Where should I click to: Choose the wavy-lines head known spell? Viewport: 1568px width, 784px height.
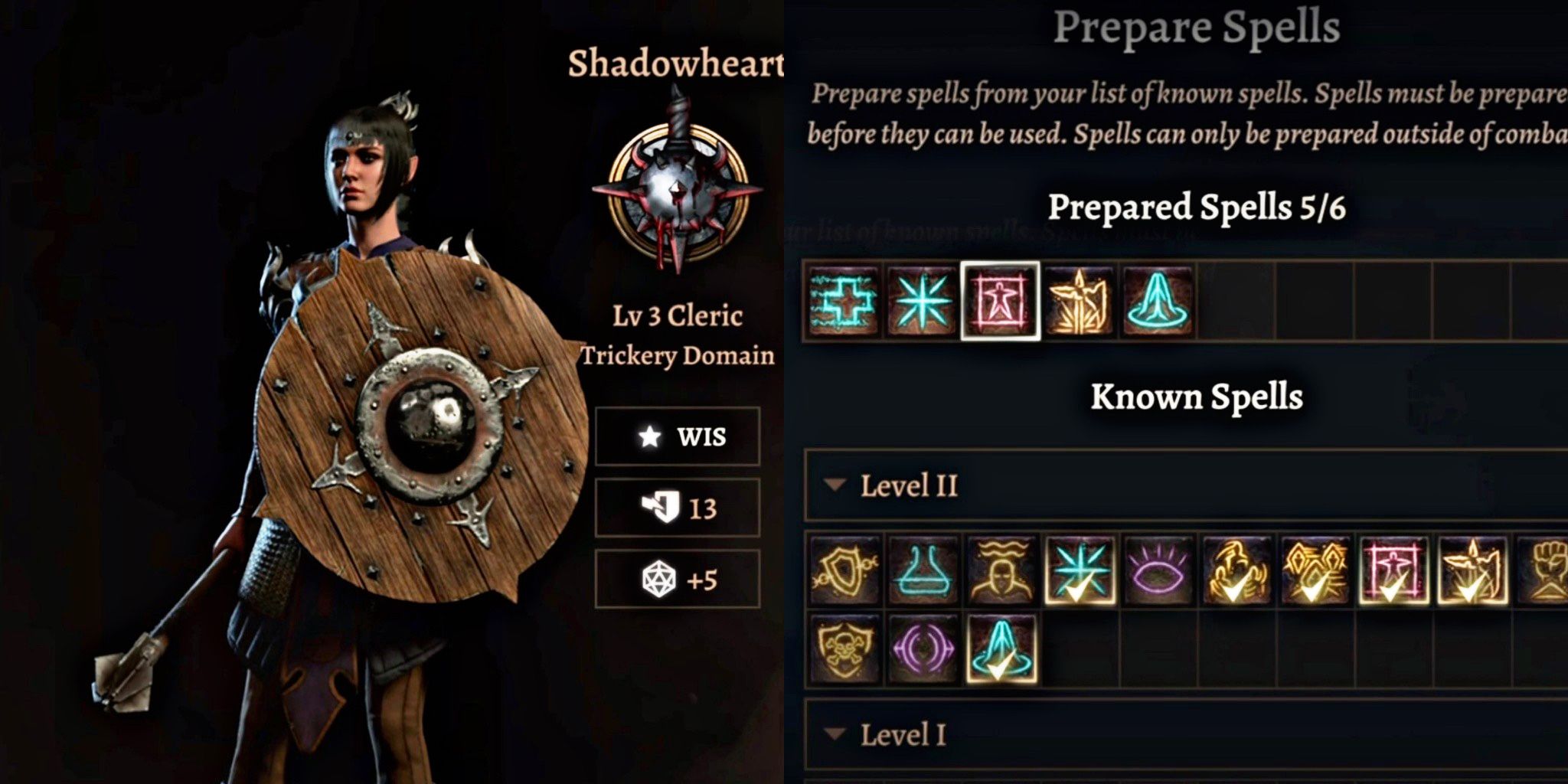pyautogui.click(x=1001, y=570)
